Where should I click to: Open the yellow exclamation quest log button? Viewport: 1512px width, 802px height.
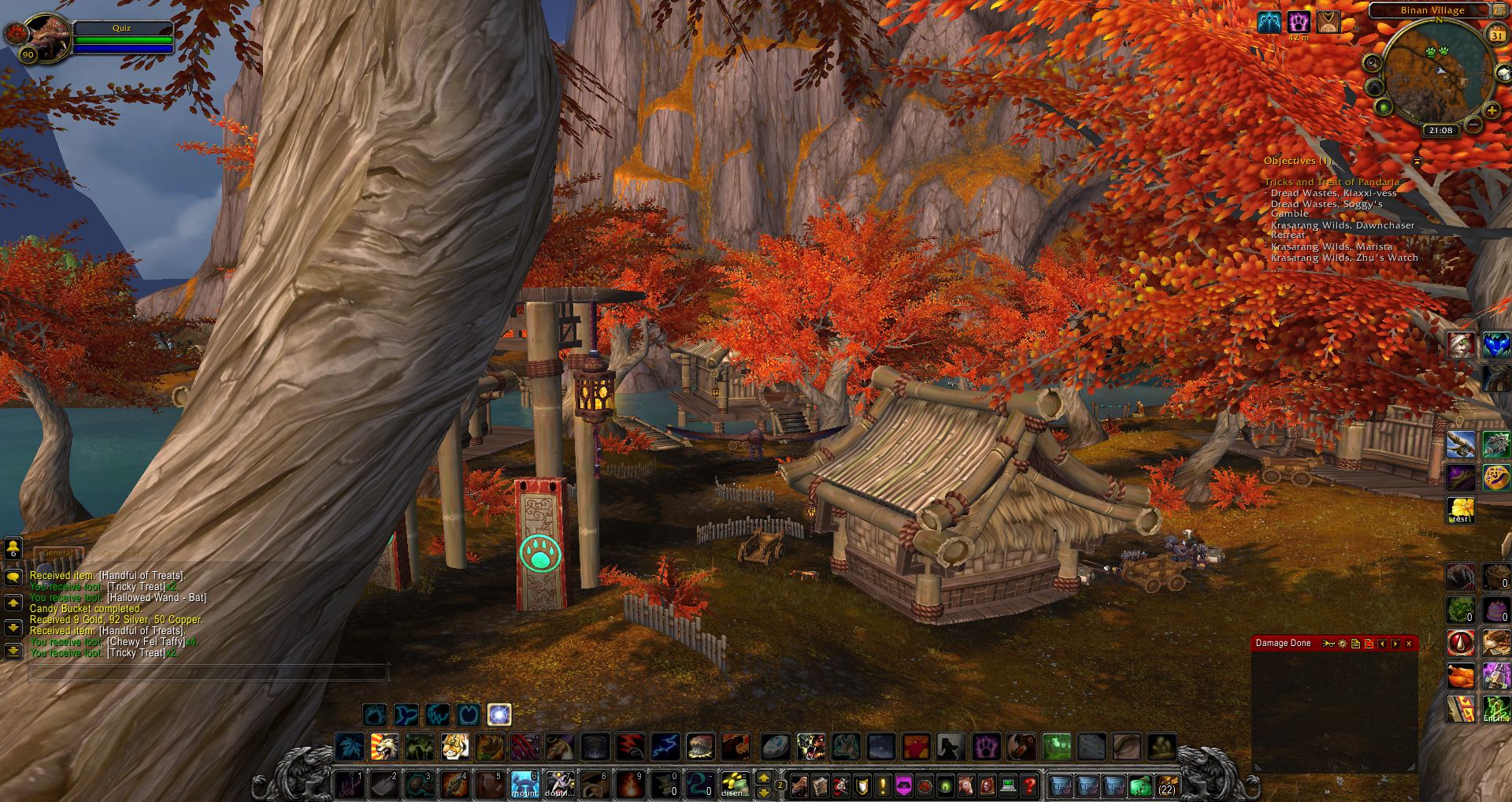pos(883,785)
